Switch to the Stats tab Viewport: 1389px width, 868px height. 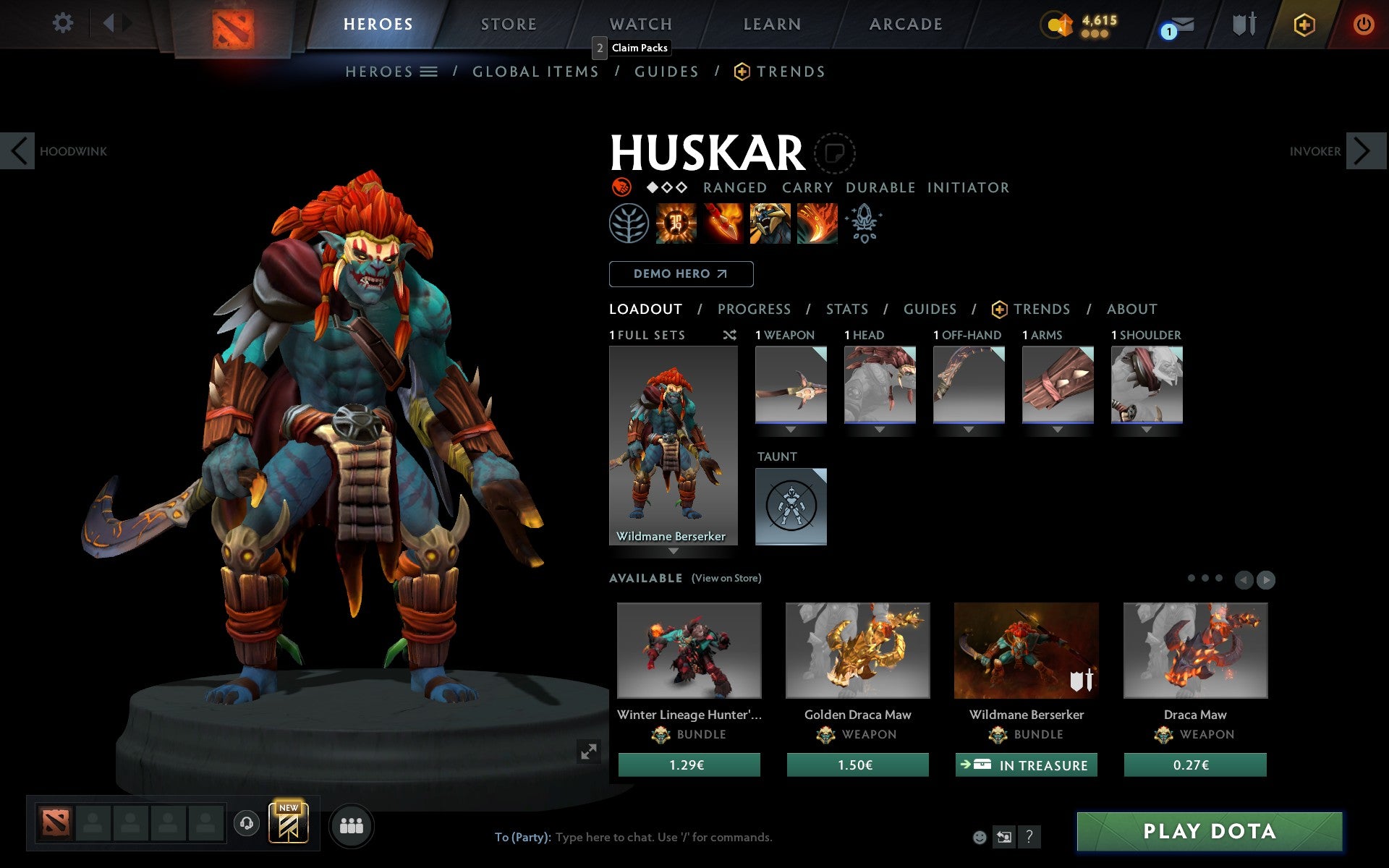point(846,309)
